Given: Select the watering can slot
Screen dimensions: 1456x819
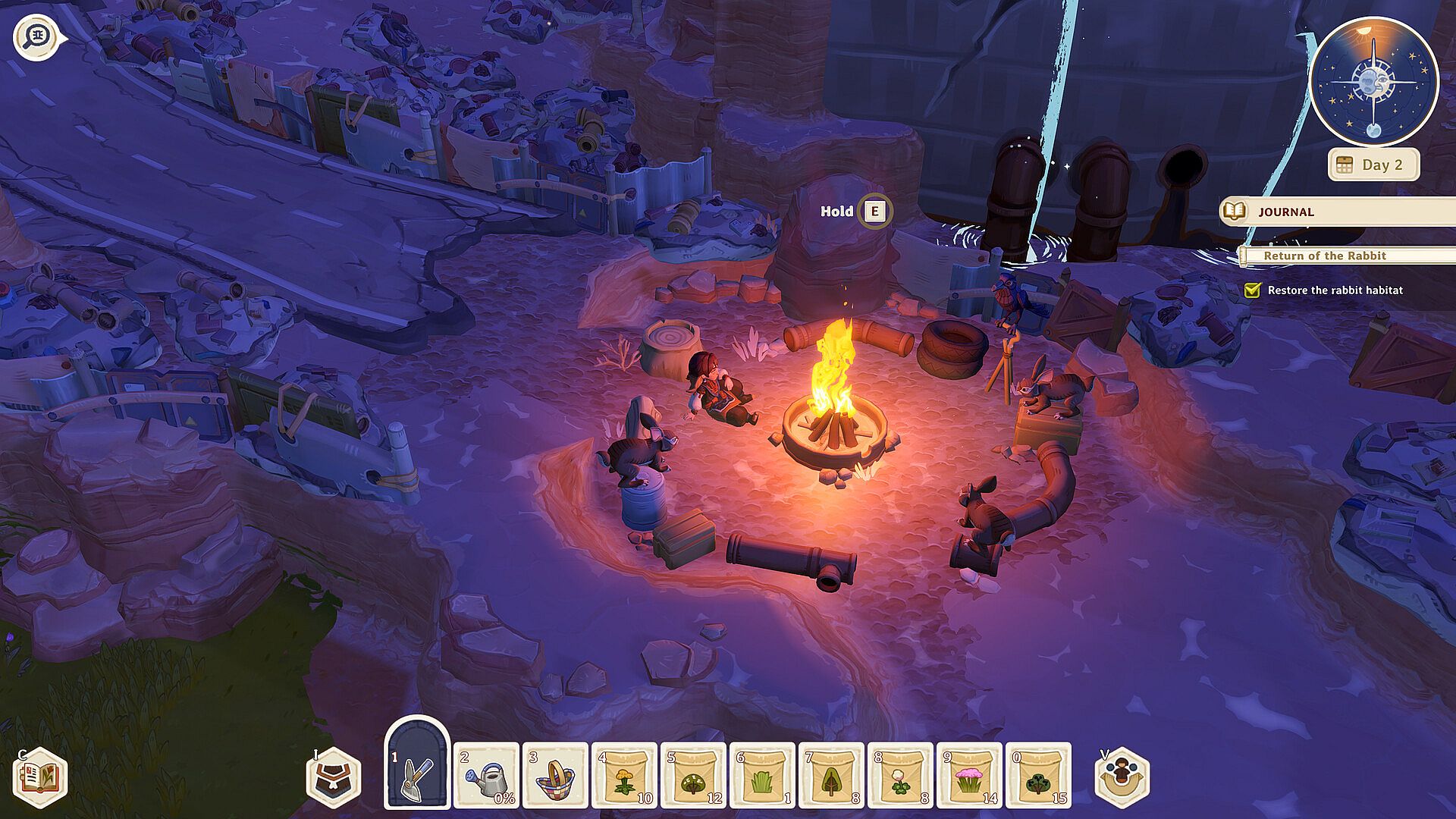Looking at the screenshot, I should pyautogui.click(x=486, y=776).
